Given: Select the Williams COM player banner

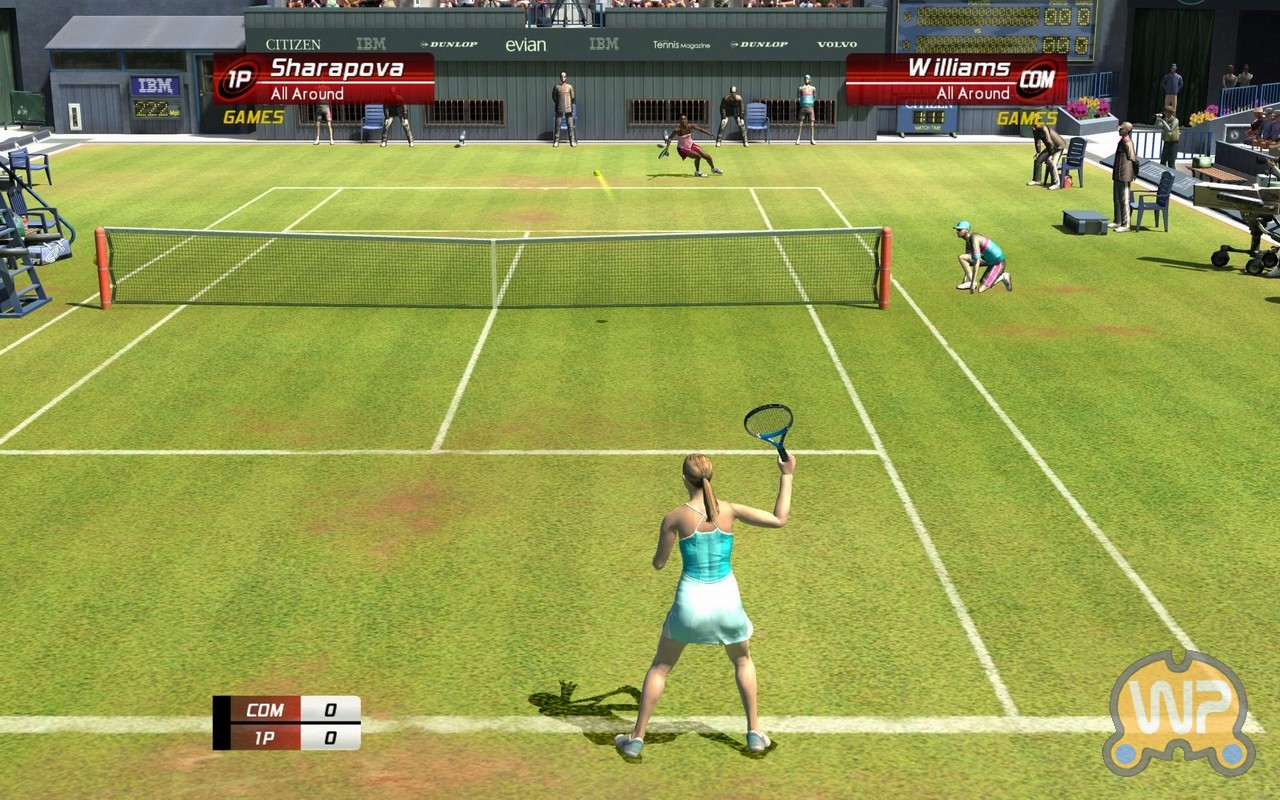Looking at the screenshot, I should coord(956,79).
